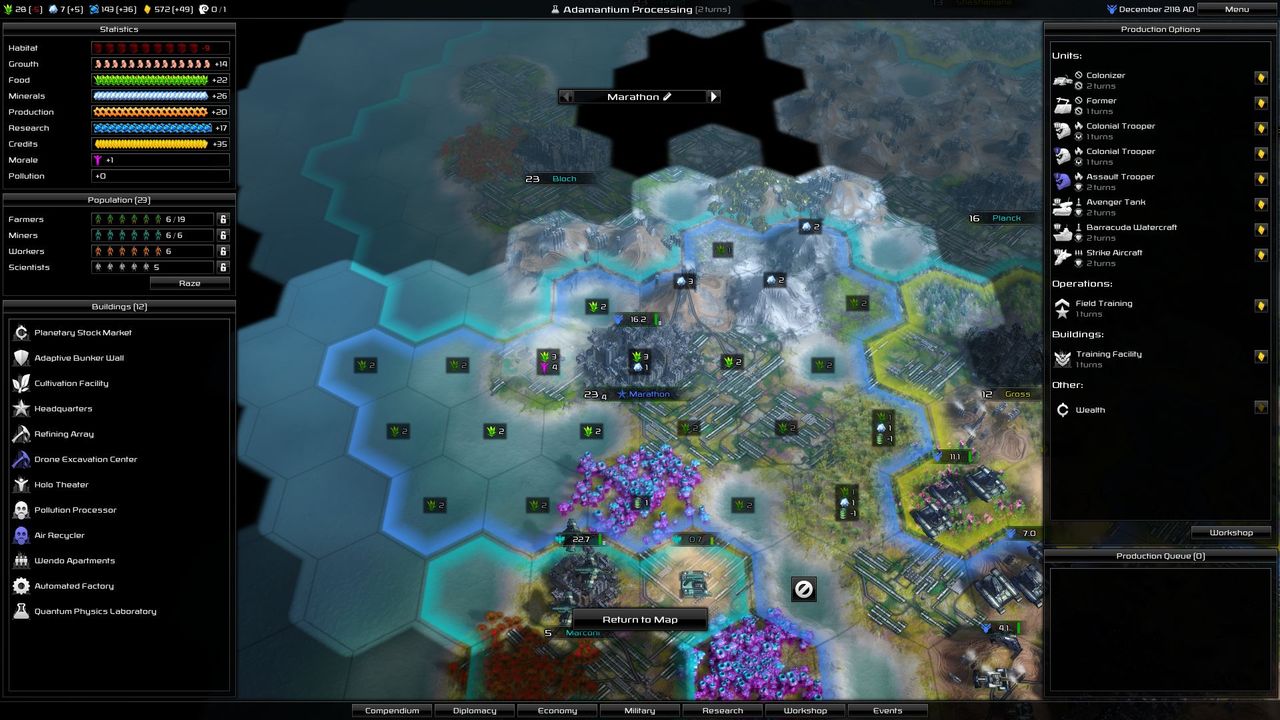The width and height of the screenshot is (1280, 720).
Task: Click the Return to Map button
Action: click(x=639, y=619)
